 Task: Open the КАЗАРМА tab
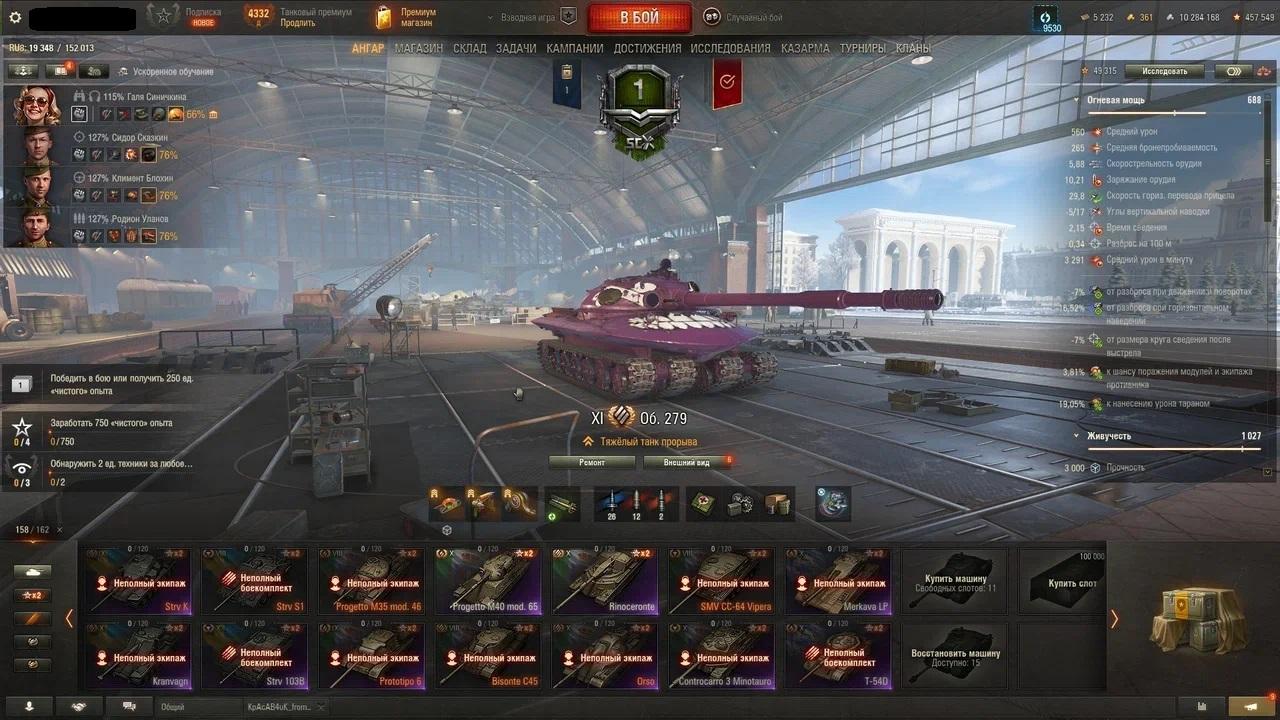click(x=805, y=48)
